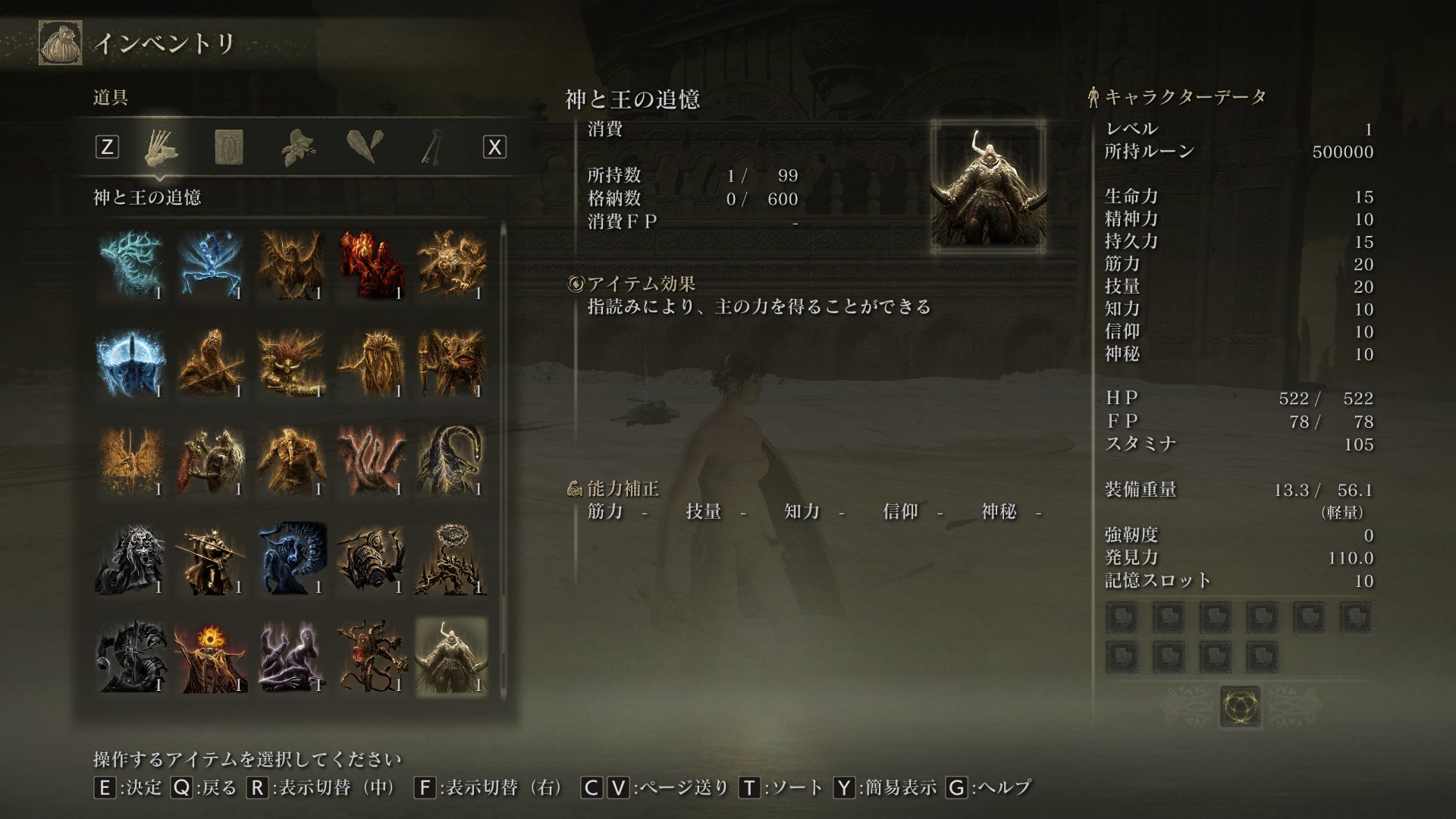This screenshot has width=1456, height=819.
Task: Select the flaming-head Lord of Frenzied Flame remembrance
Action: (211, 657)
